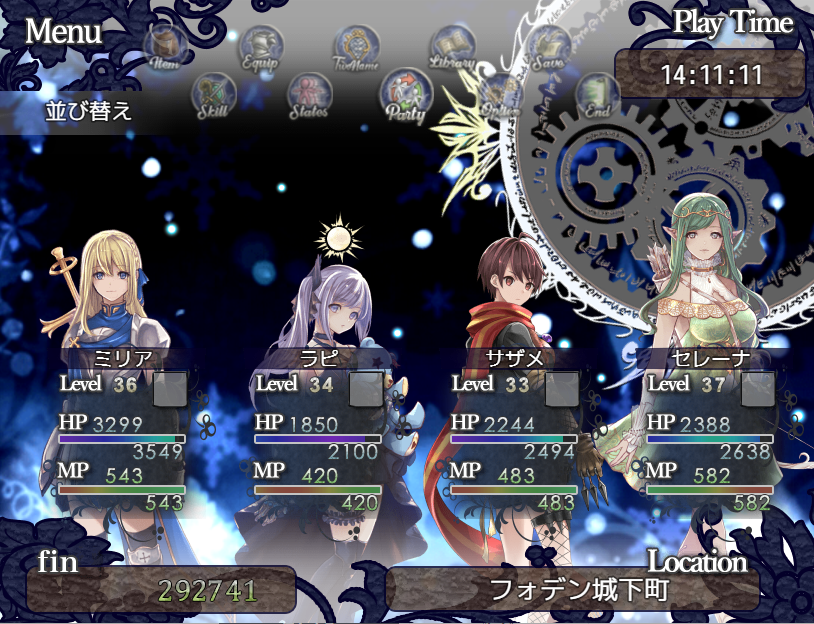The image size is (814, 624).
Task: Open the Item menu
Action: coord(164,46)
